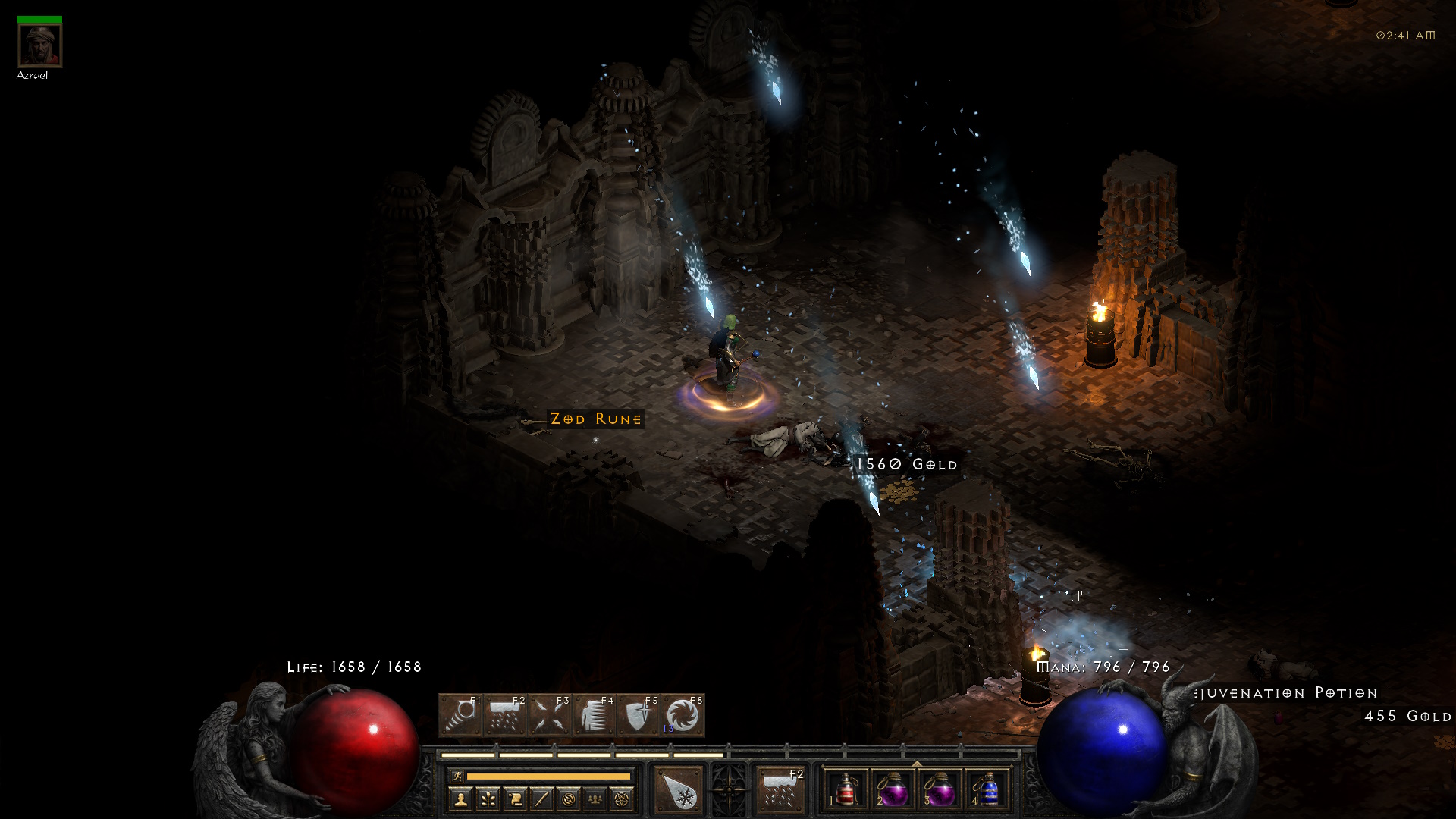Open the pentagram game menu button

coord(622,799)
